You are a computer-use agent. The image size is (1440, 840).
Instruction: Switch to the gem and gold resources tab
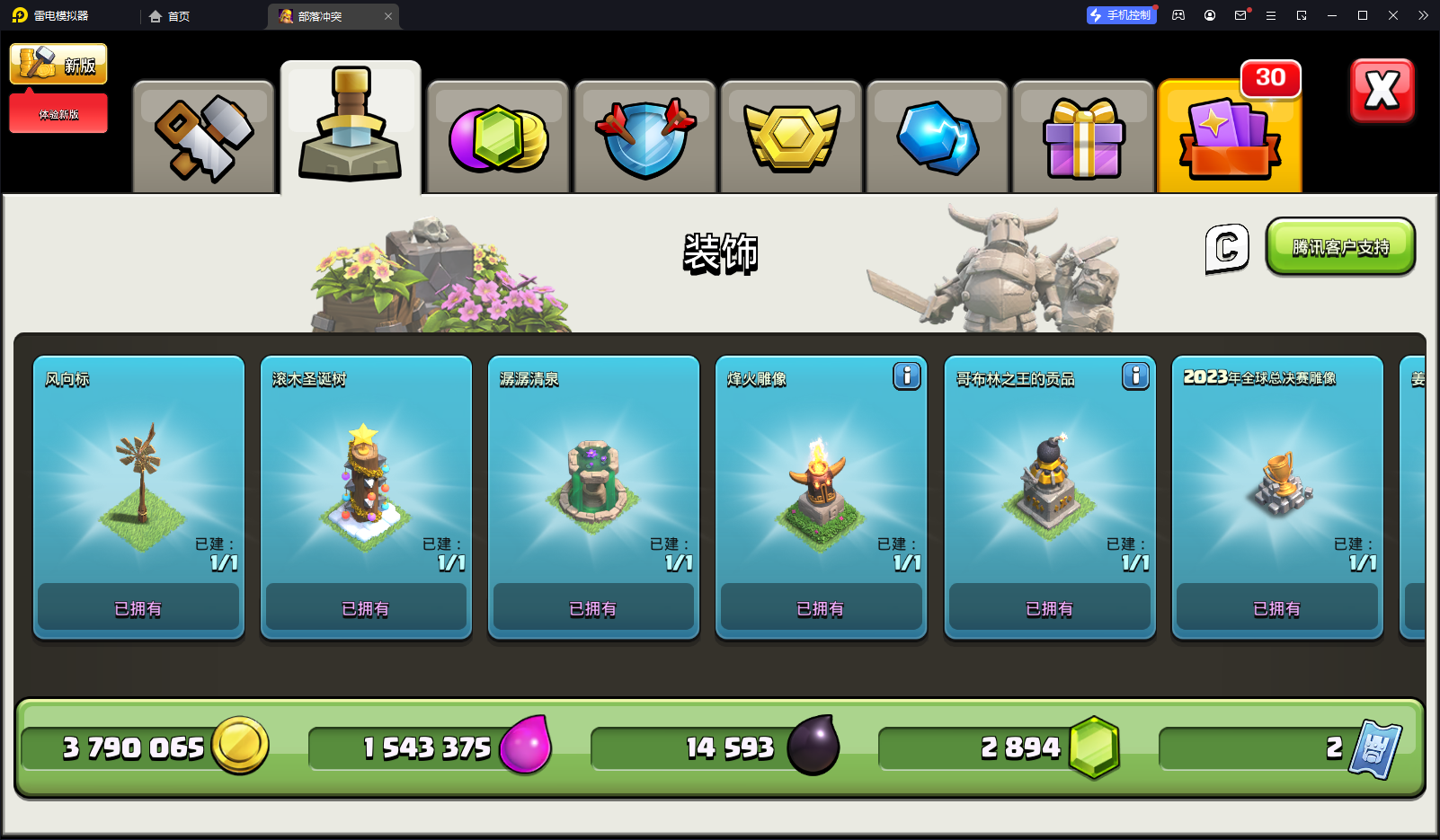click(498, 137)
